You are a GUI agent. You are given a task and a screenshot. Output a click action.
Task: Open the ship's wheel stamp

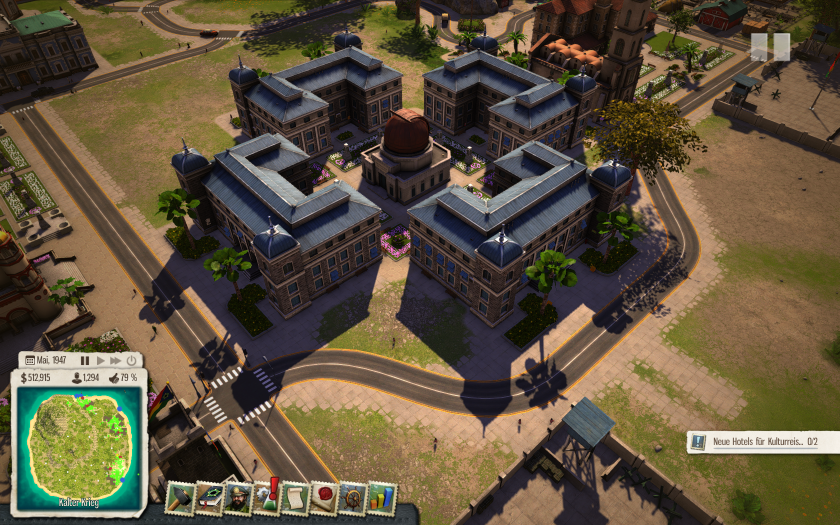pyautogui.click(x=353, y=497)
